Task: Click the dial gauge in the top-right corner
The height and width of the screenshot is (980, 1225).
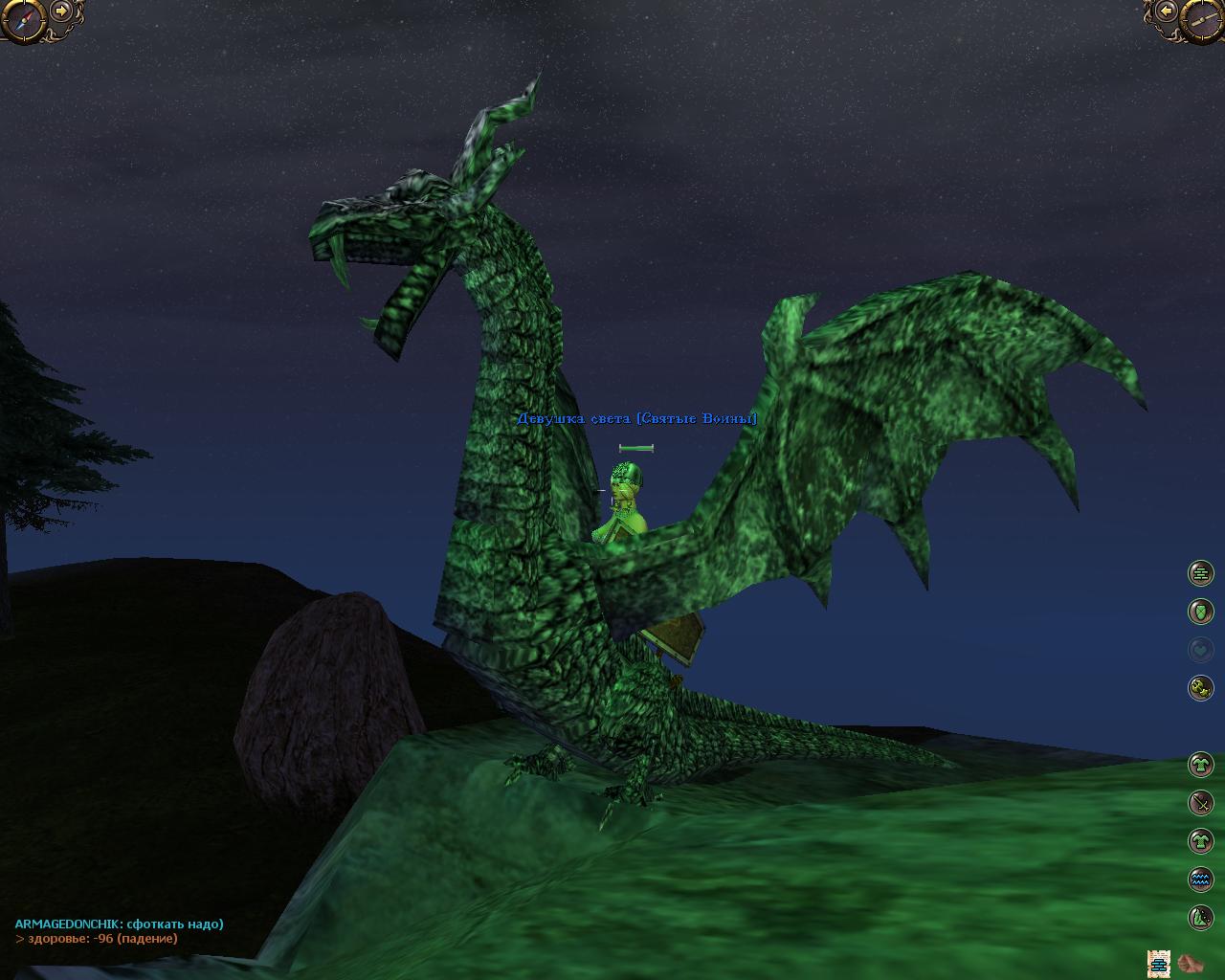Action: pos(1203,19)
